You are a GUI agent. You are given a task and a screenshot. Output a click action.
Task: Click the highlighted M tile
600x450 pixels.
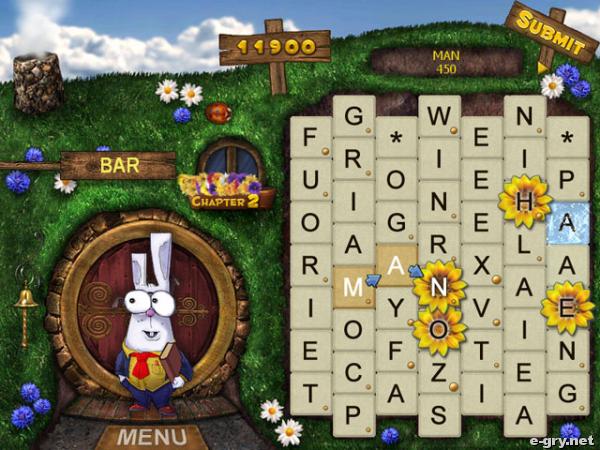coord(353,286)
